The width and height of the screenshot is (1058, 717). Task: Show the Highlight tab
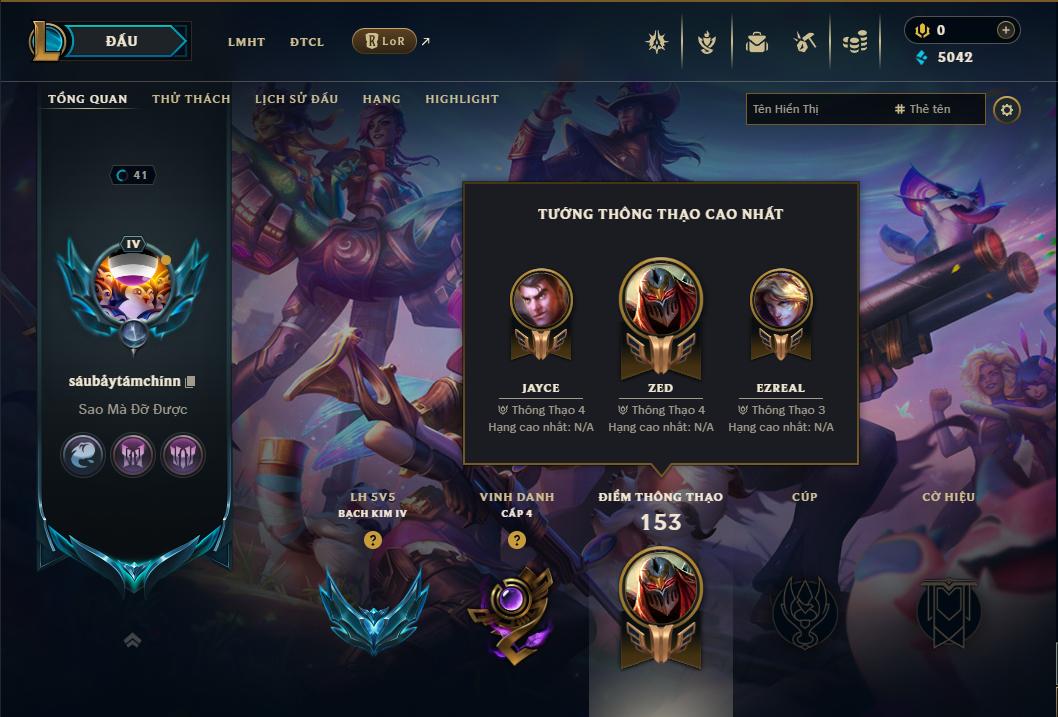tap(462, 99)
